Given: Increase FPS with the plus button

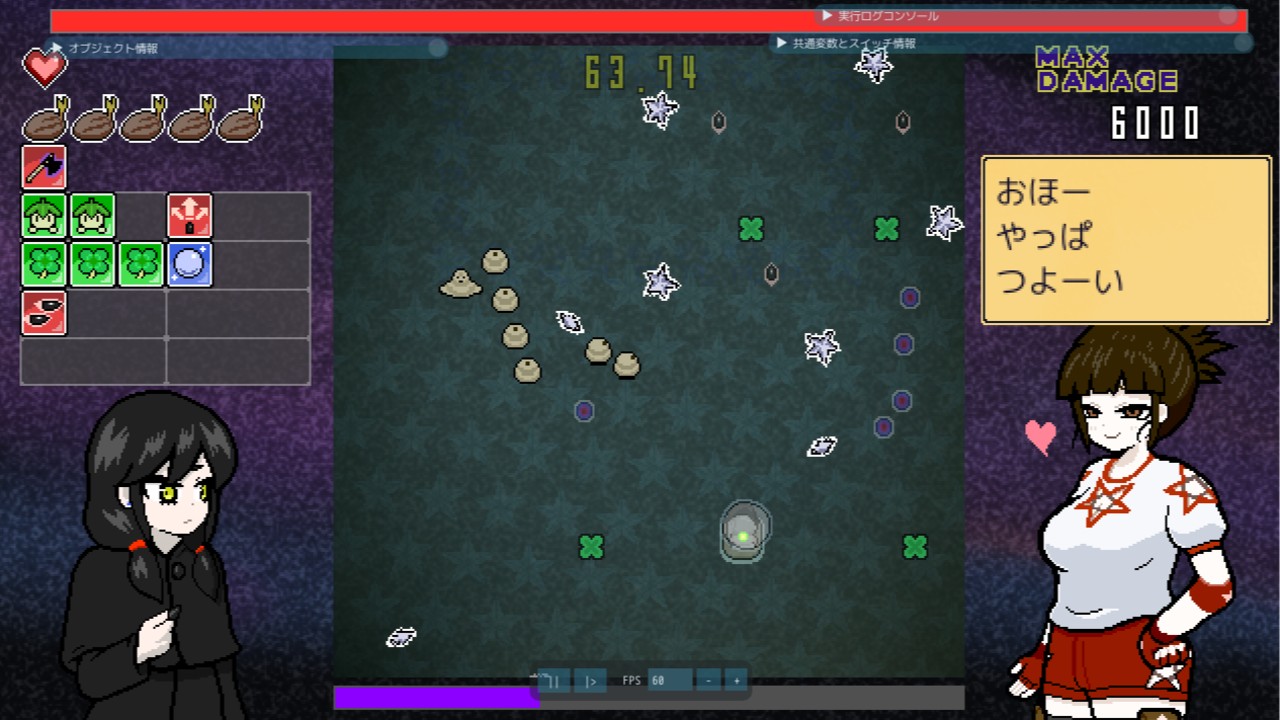Looking at the screenshot, I should click(x=736, y=681).
